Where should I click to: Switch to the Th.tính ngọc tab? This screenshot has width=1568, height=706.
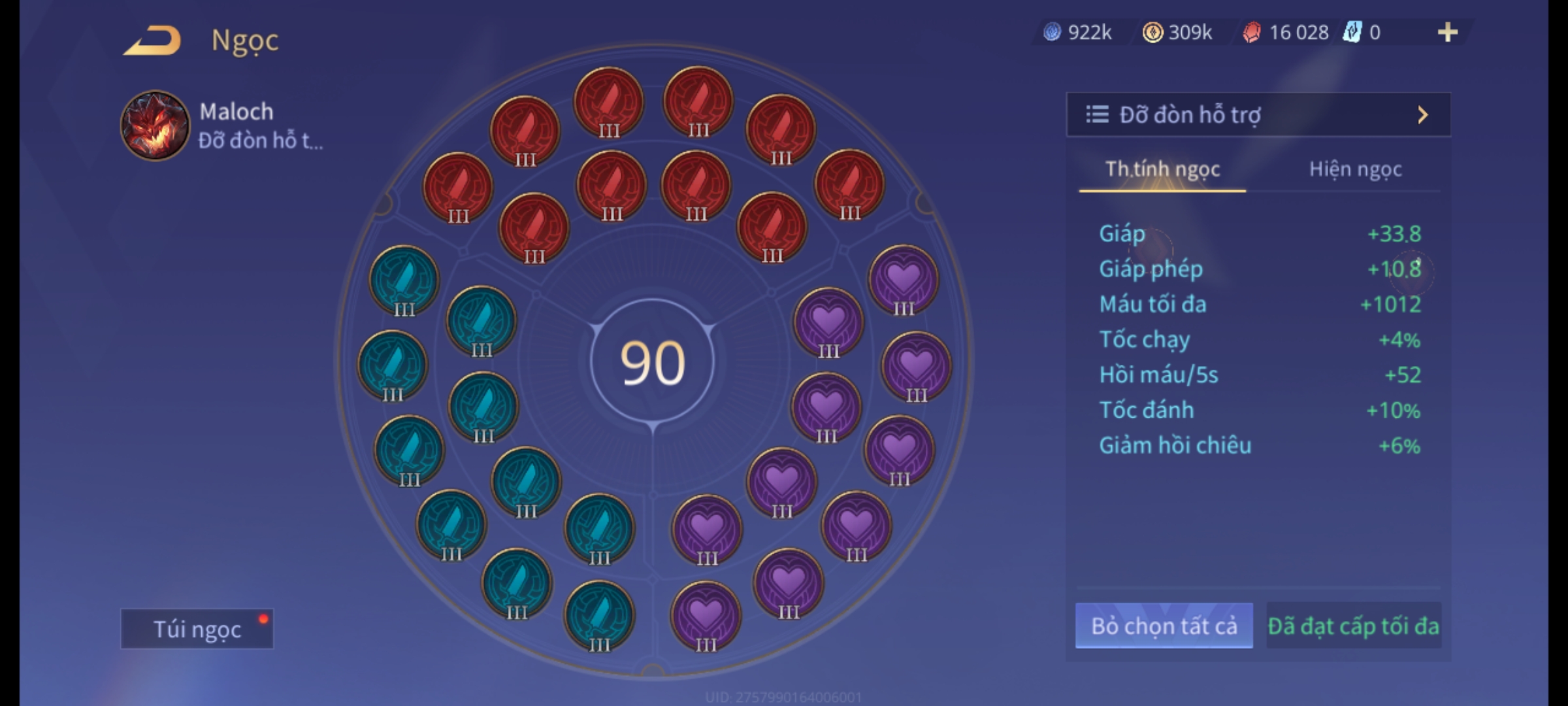point(1162,169)
